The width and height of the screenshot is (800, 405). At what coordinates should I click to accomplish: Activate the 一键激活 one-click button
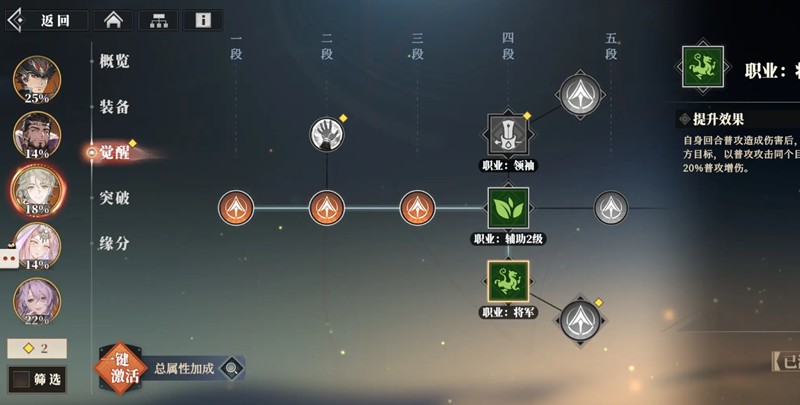(119, 369)
